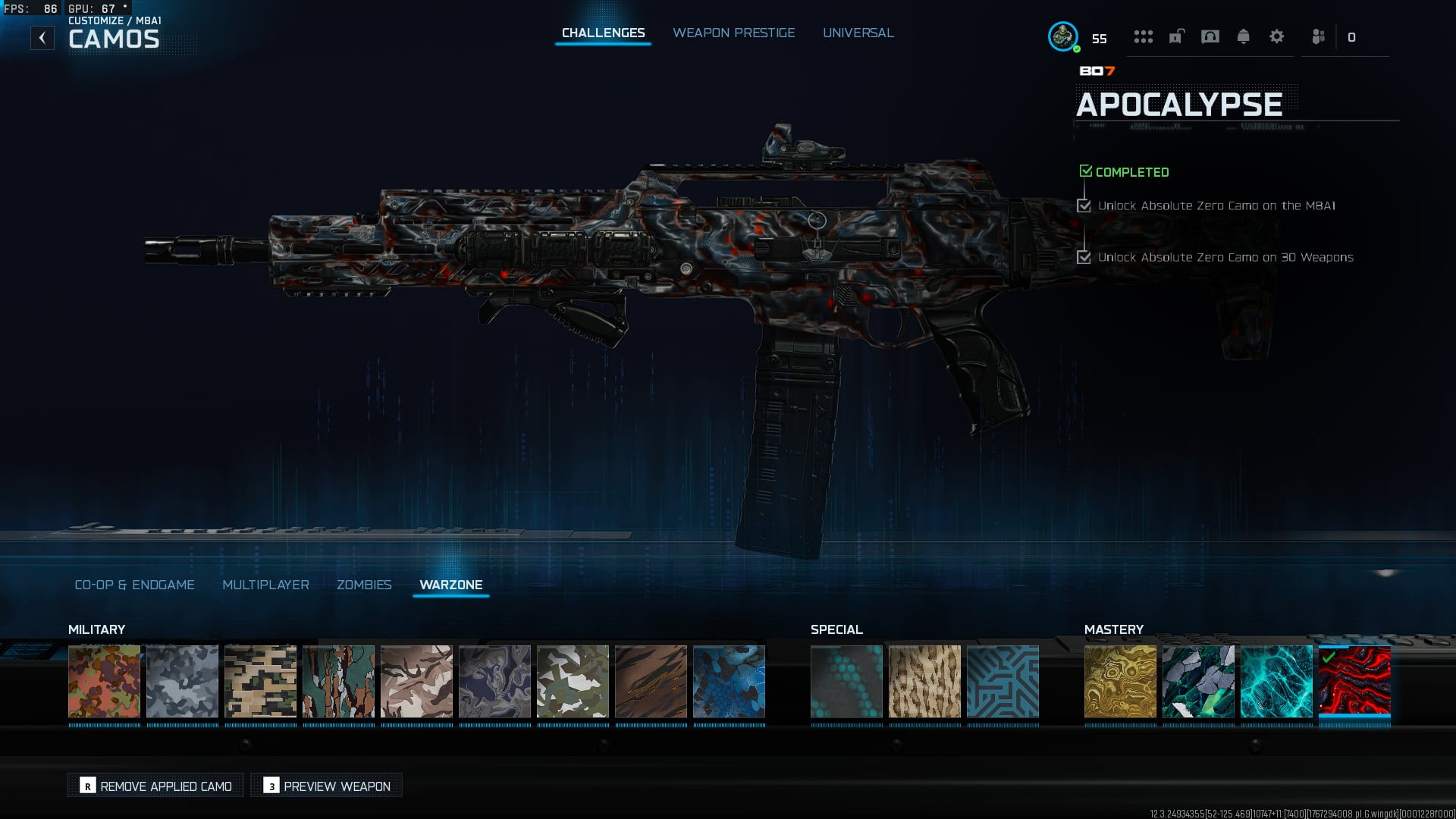Viewport: 1456px width, 819px height.
Task: Show the Multiplayer camo category
Action: tap(265, 585)
